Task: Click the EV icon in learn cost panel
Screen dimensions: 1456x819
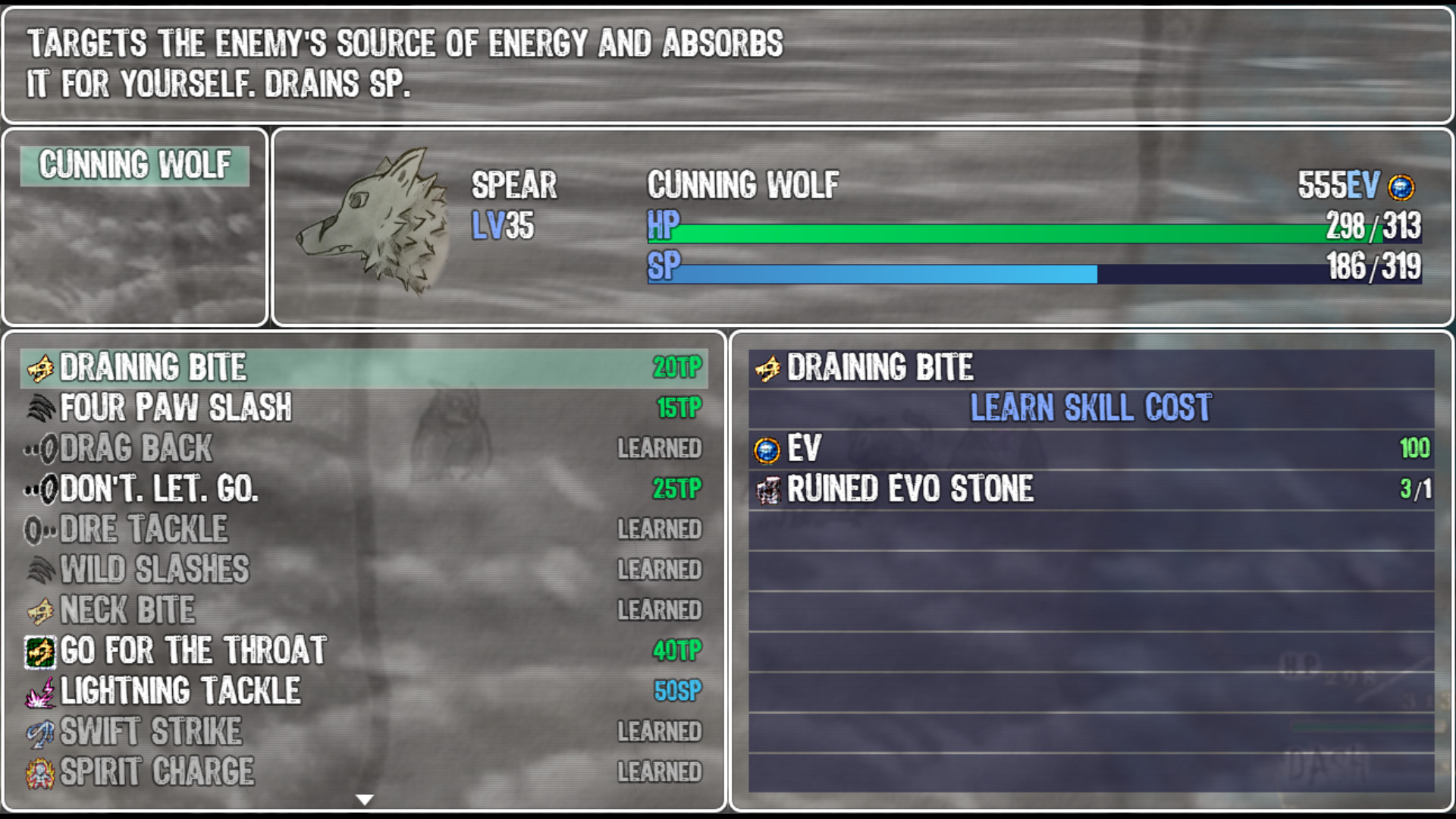Action: tap(768, 449)
